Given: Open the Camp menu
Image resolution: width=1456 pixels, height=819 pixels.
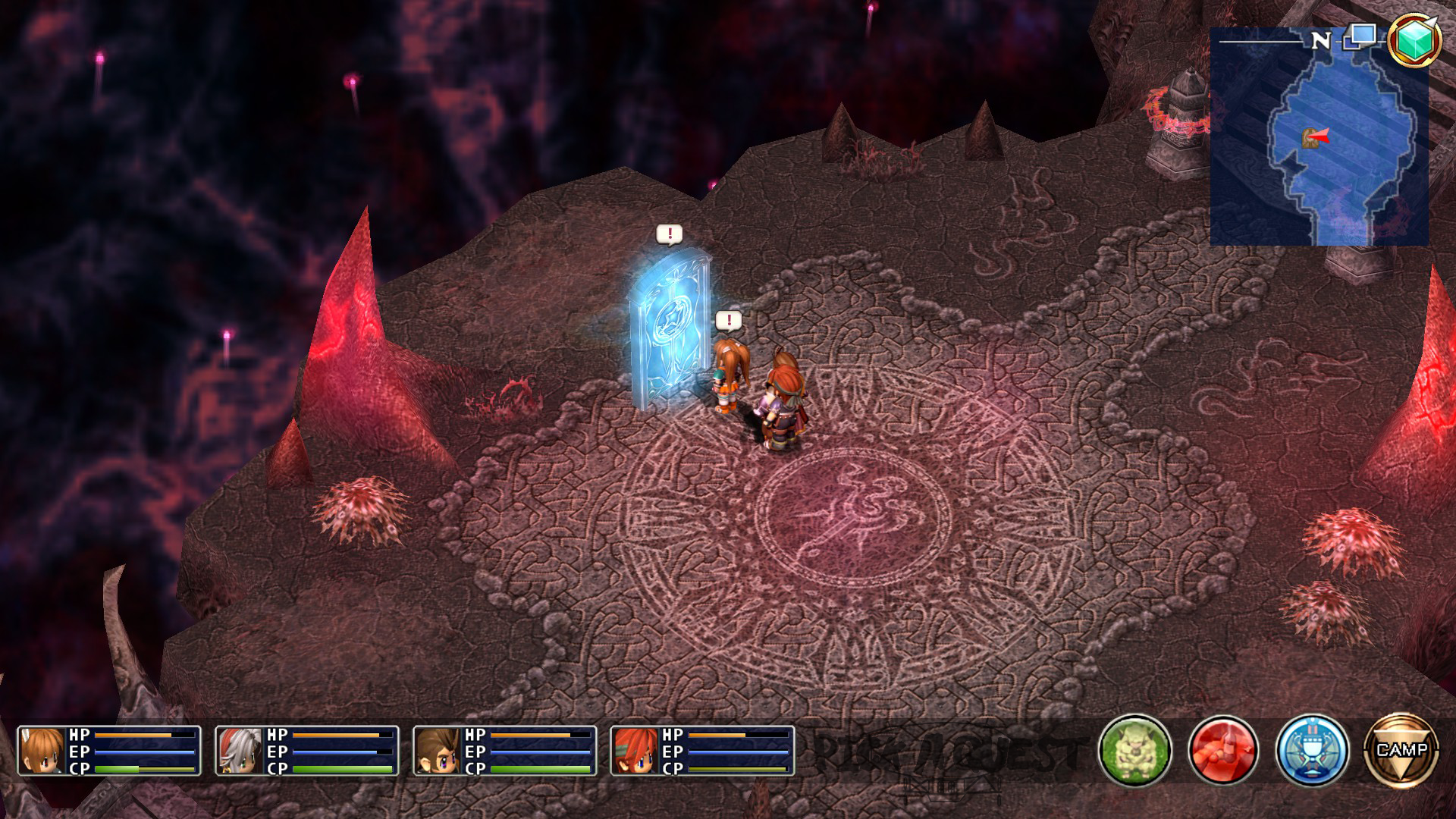Looking at the screenshot, I should coord(1401,750).
